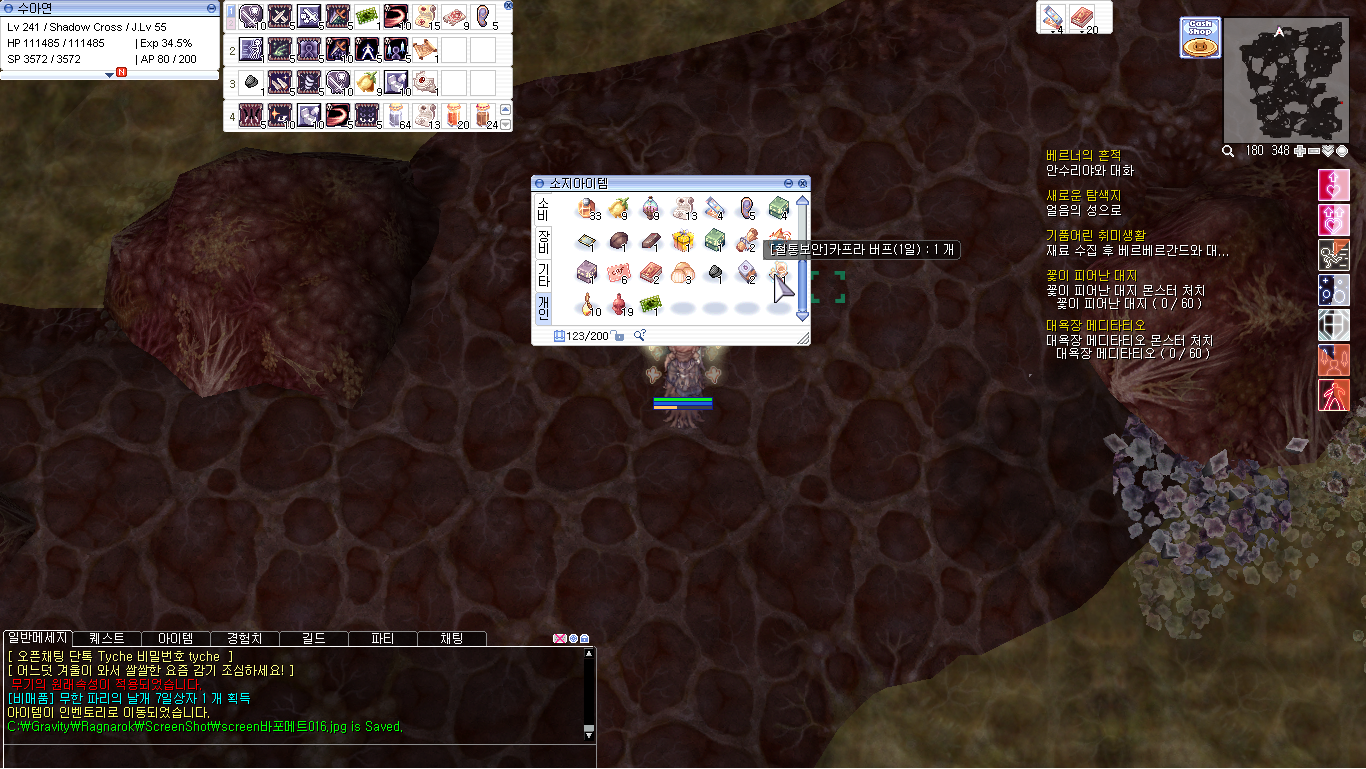Close the skill hotbar window
The width and height of the screenshot is (1366, 769).
point(508,6)
